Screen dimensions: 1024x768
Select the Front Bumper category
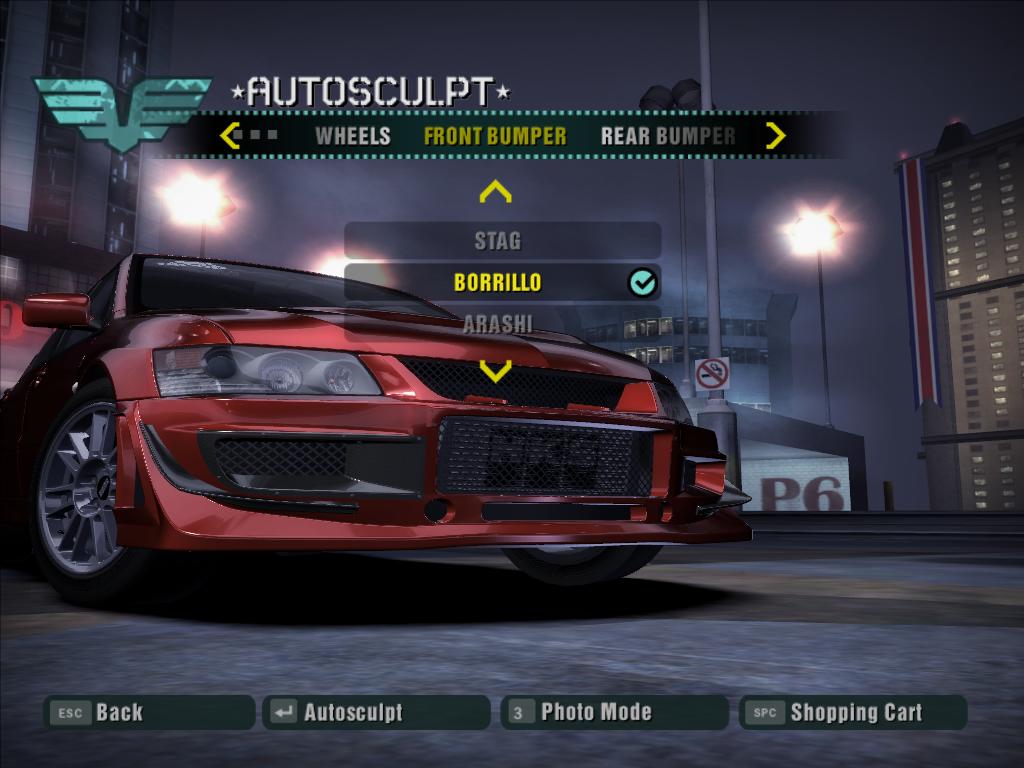495,136
